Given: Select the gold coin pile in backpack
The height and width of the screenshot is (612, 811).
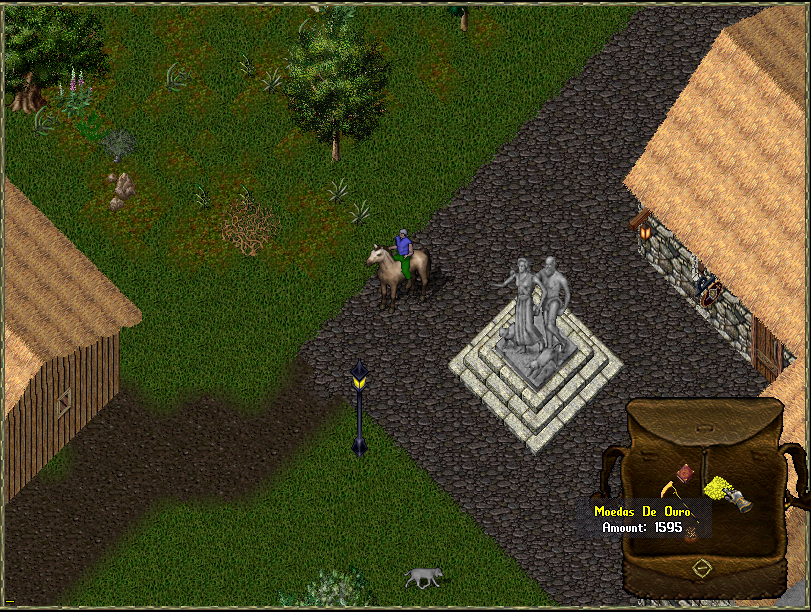Looking at the screenshot, I should (716, 488).
